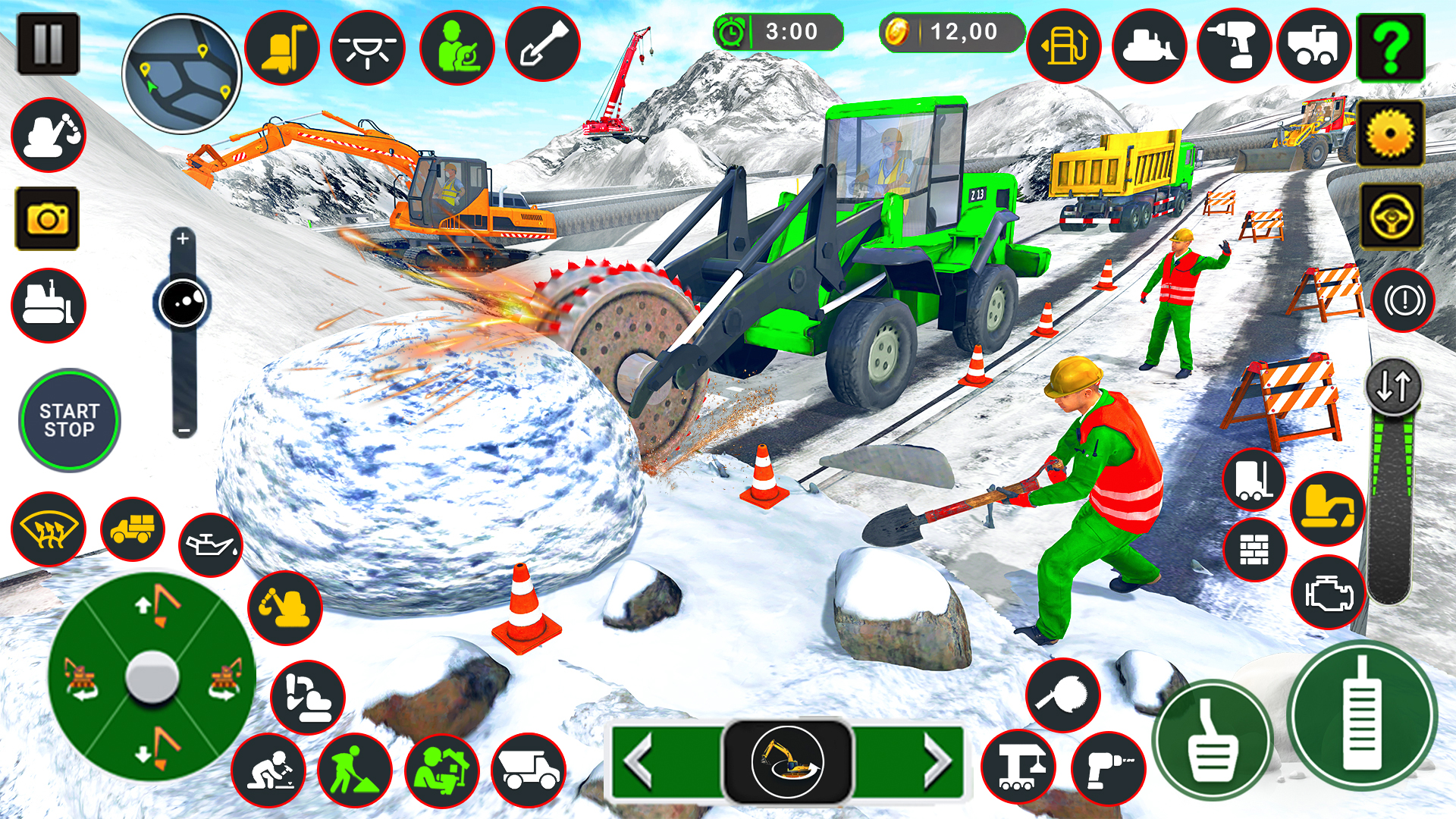Choose the dump truck icon
This screenshot has height=819, width=1456.
(x=529, y=770)
